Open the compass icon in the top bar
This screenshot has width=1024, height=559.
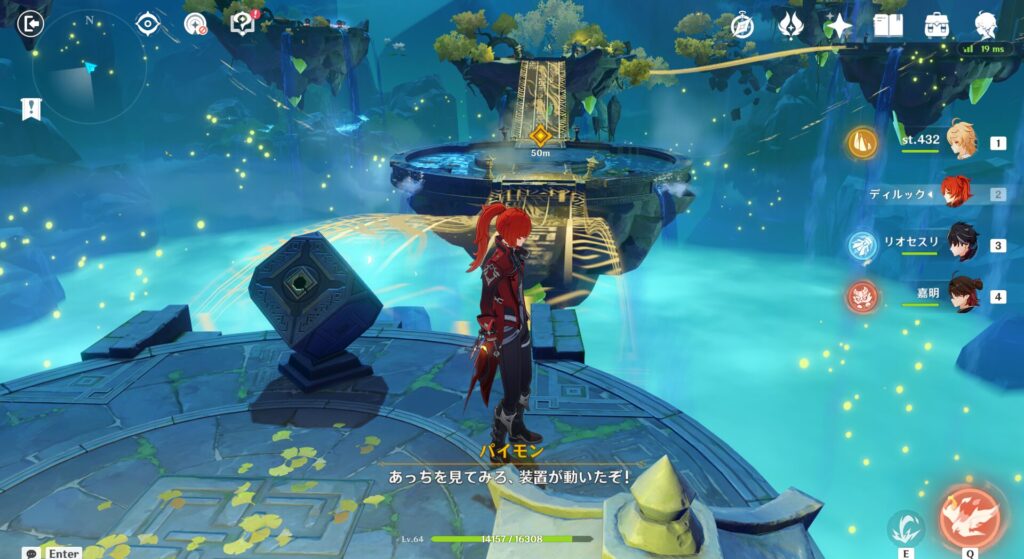tap(742, 26)
